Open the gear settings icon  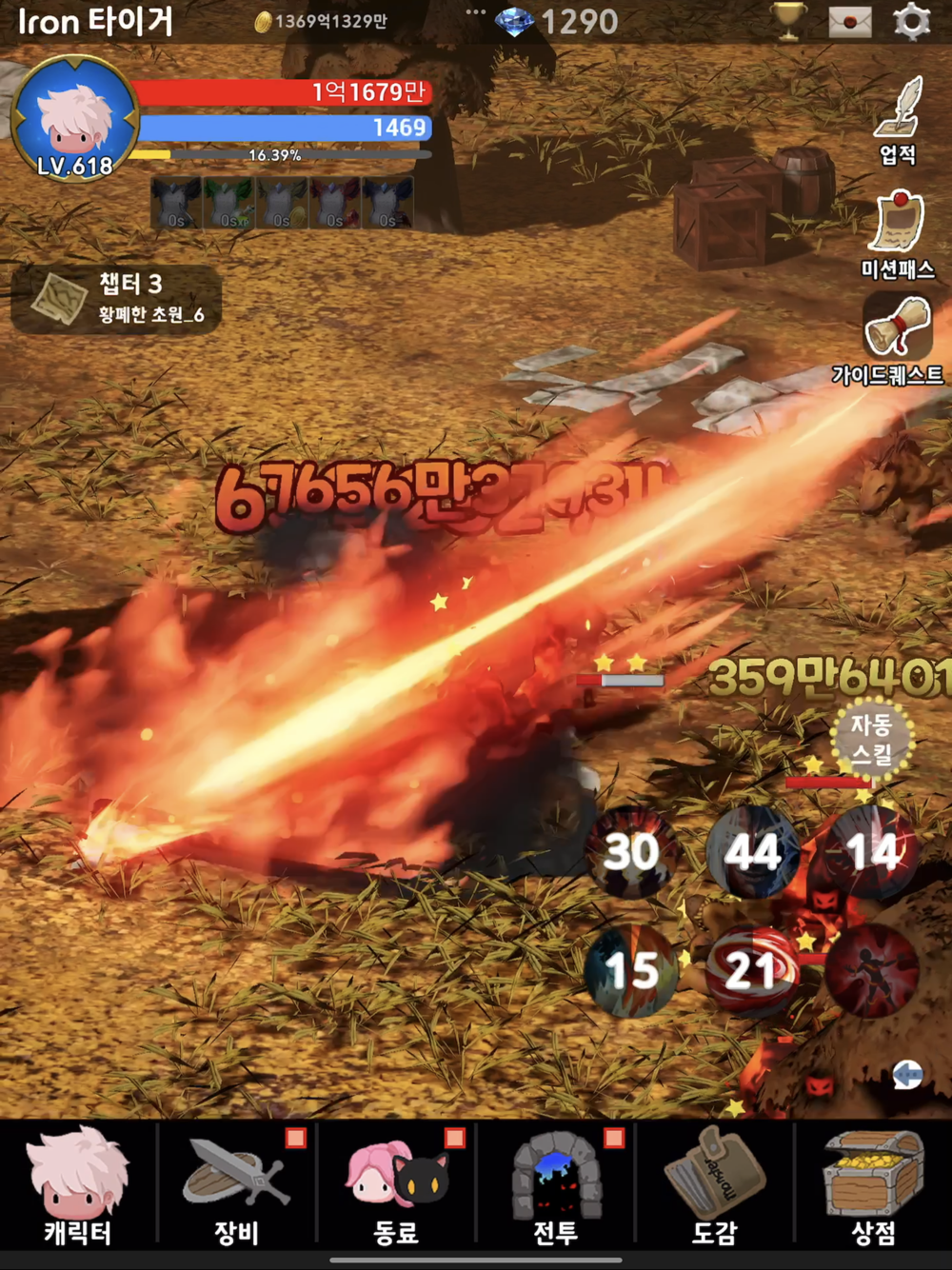(911, 21)
